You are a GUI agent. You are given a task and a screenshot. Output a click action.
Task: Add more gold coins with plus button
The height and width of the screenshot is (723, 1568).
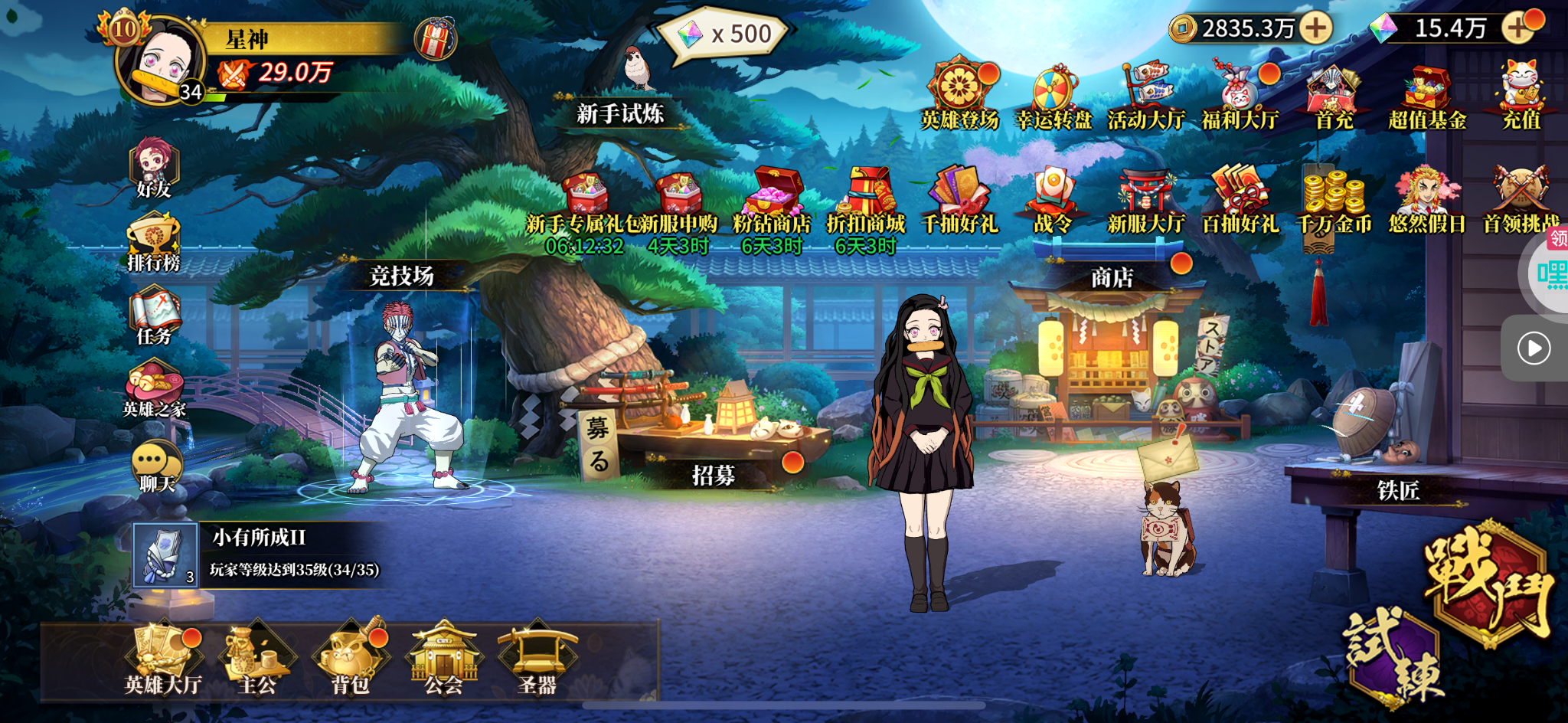[x=1315, y=28]
